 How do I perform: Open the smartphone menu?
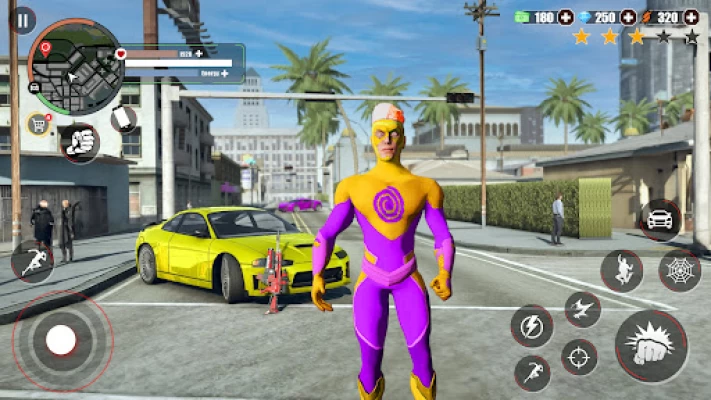click(123, 118)
